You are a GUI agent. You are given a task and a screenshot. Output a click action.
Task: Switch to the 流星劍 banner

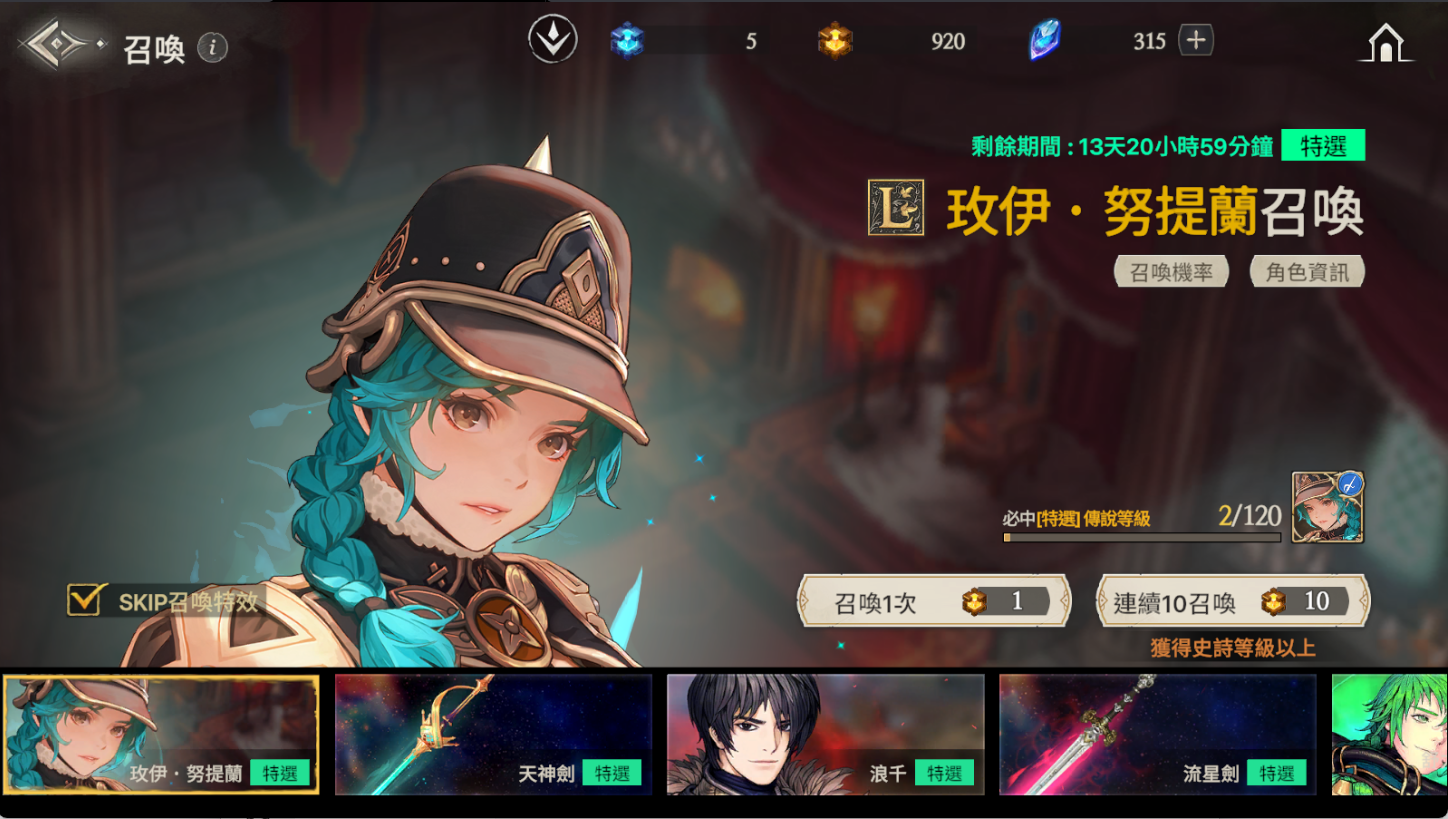tap(1157, 735)
